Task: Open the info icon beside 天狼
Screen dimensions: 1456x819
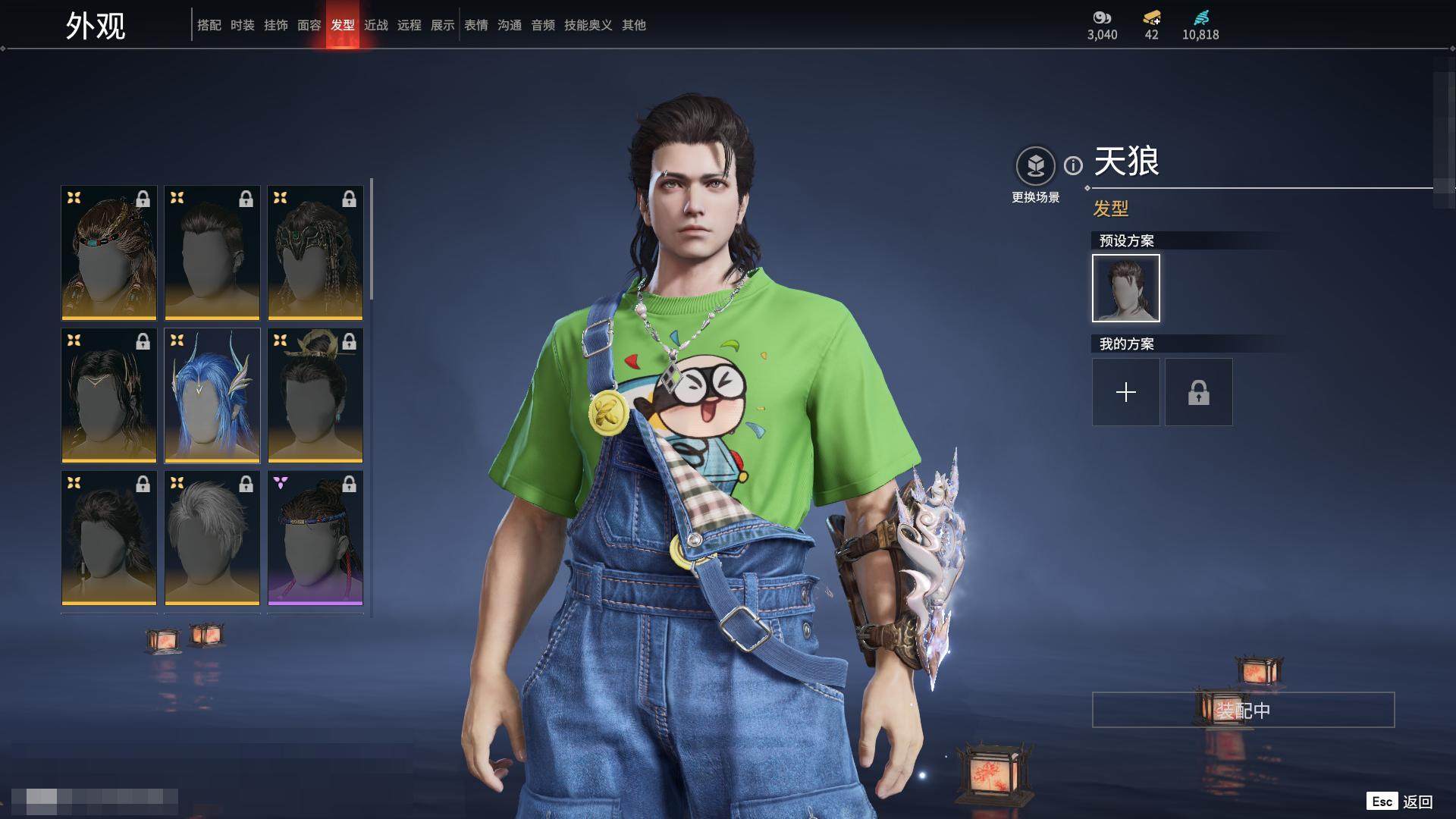Action: [x=1073, y=165]
